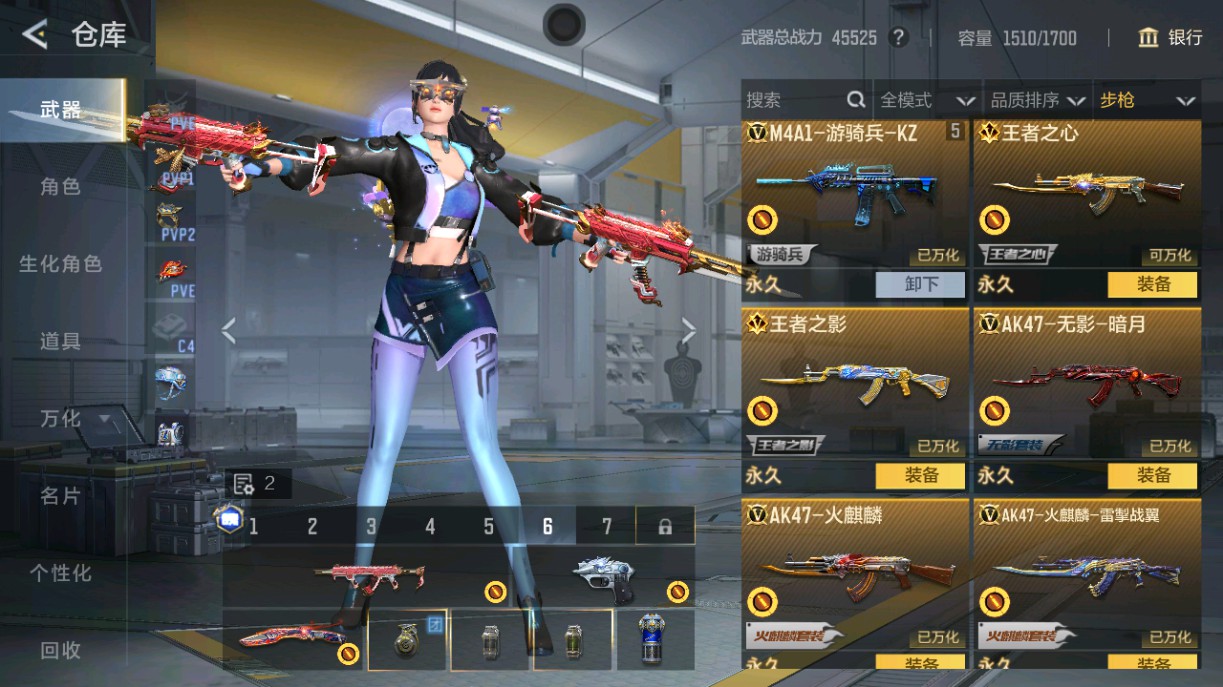
Task: Switch to the 角色 tab
Action: (x=60, y=187)
